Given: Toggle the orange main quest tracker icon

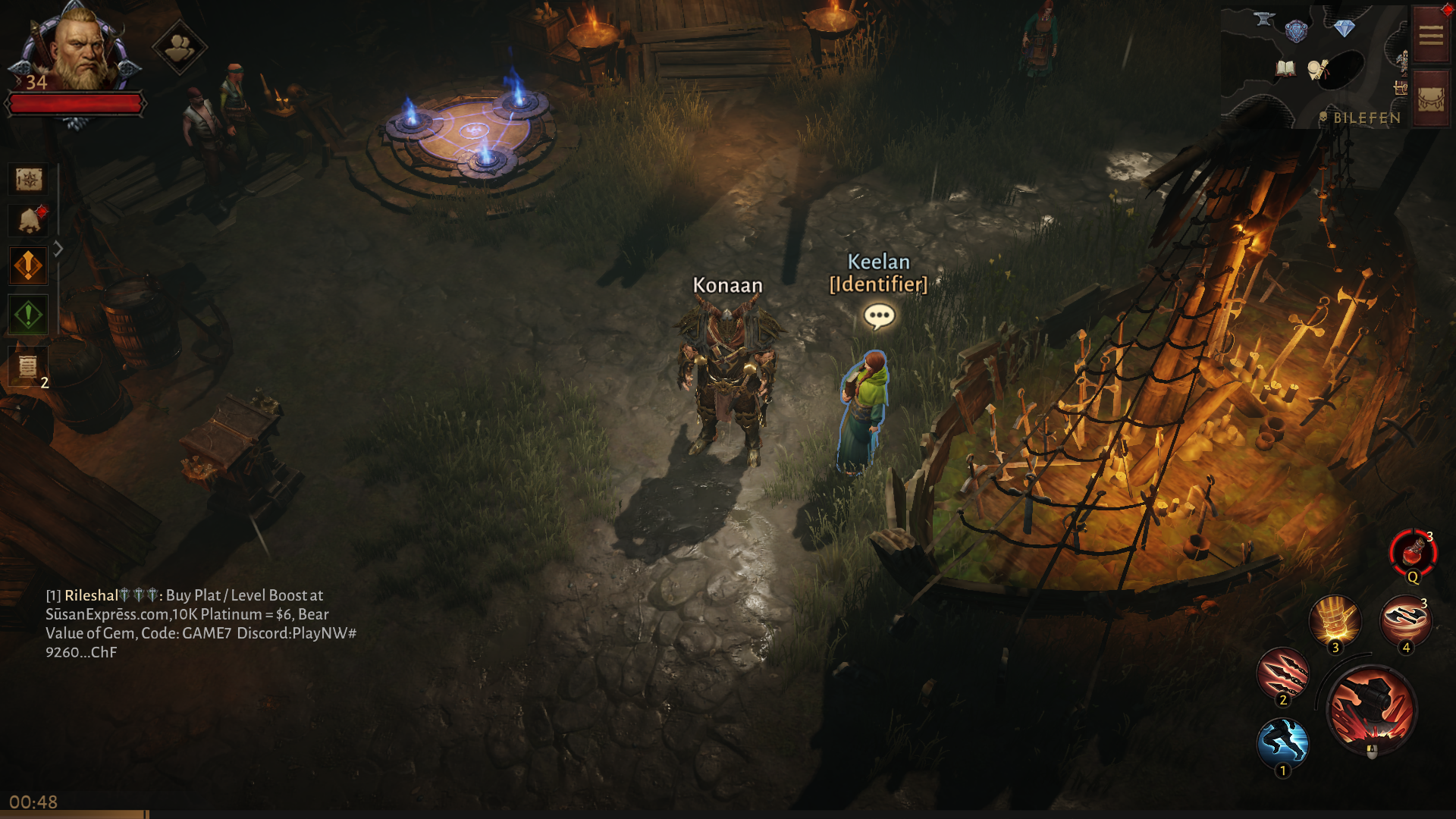Looking at the screenshot, I should 28,265.
